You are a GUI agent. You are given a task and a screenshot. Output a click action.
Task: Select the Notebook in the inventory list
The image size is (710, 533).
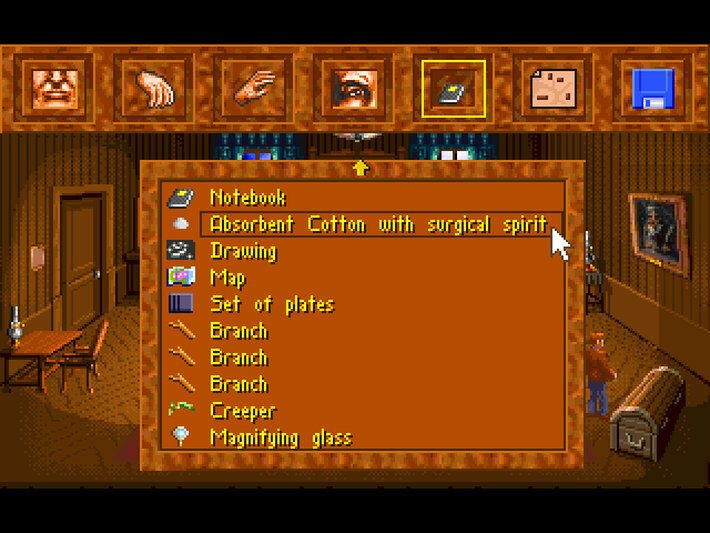coord(248,198)
